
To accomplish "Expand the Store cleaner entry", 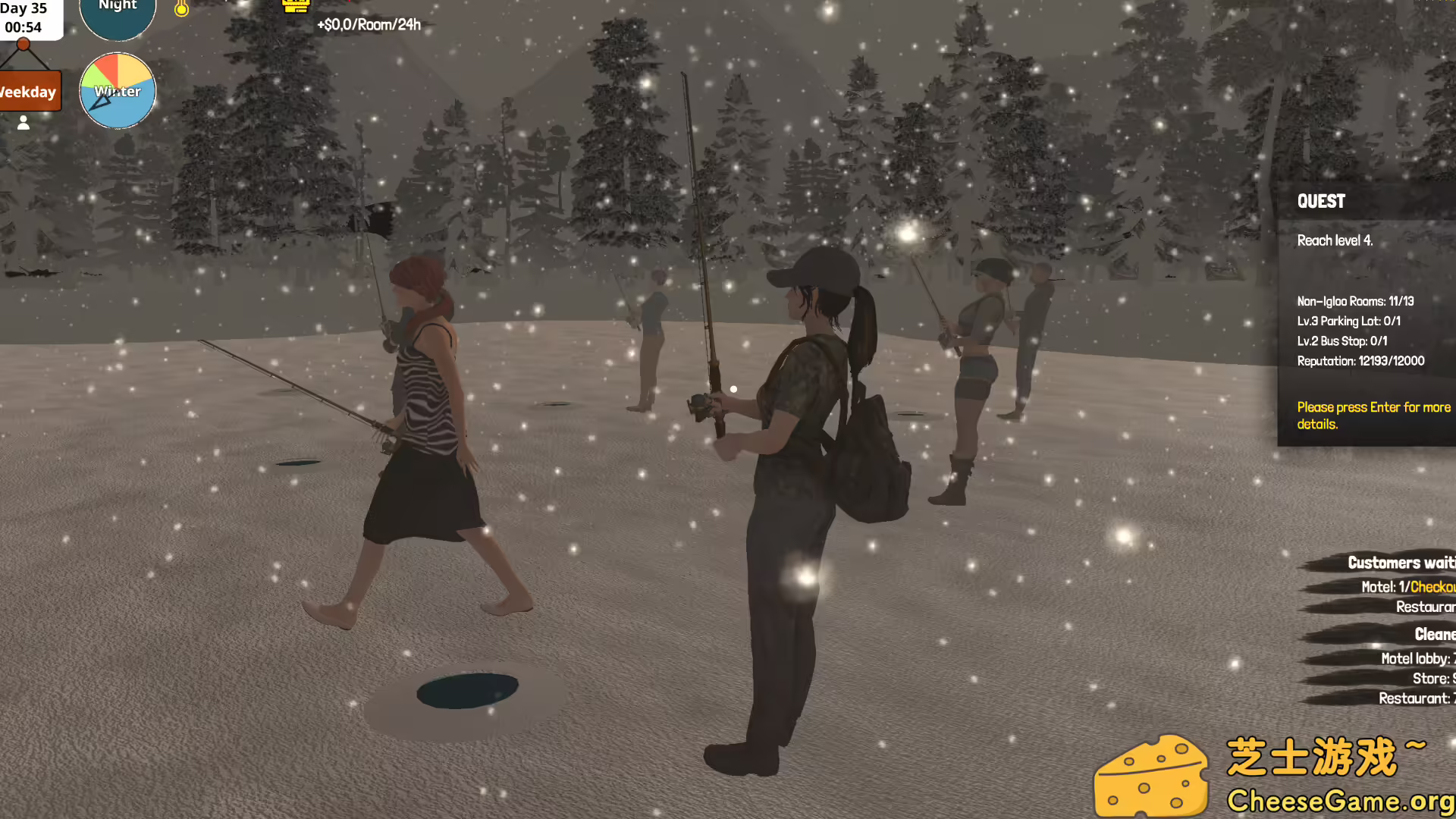I will (1432, 679).
